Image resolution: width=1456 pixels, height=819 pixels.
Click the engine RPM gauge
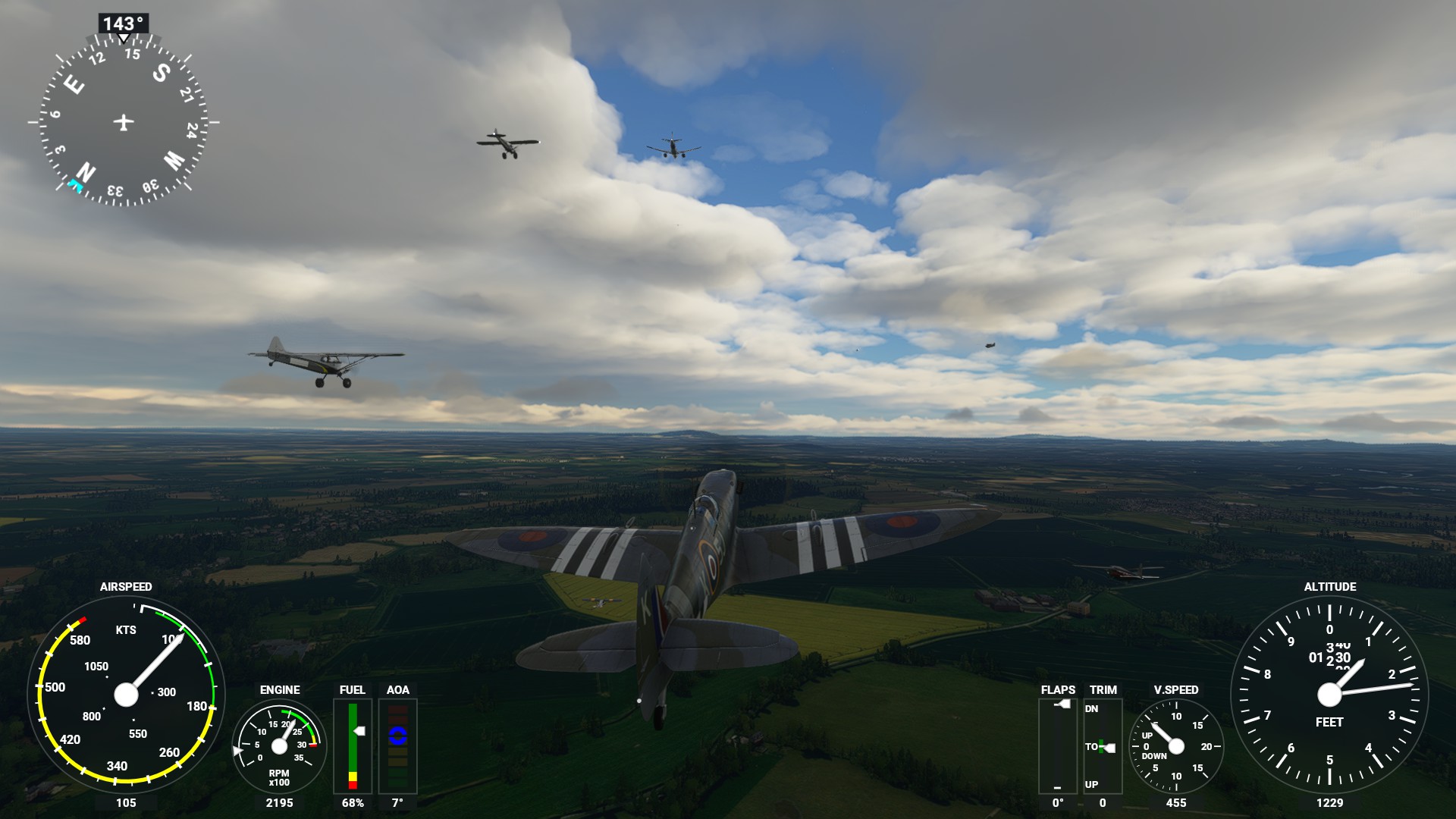click(x=279, y=746)
